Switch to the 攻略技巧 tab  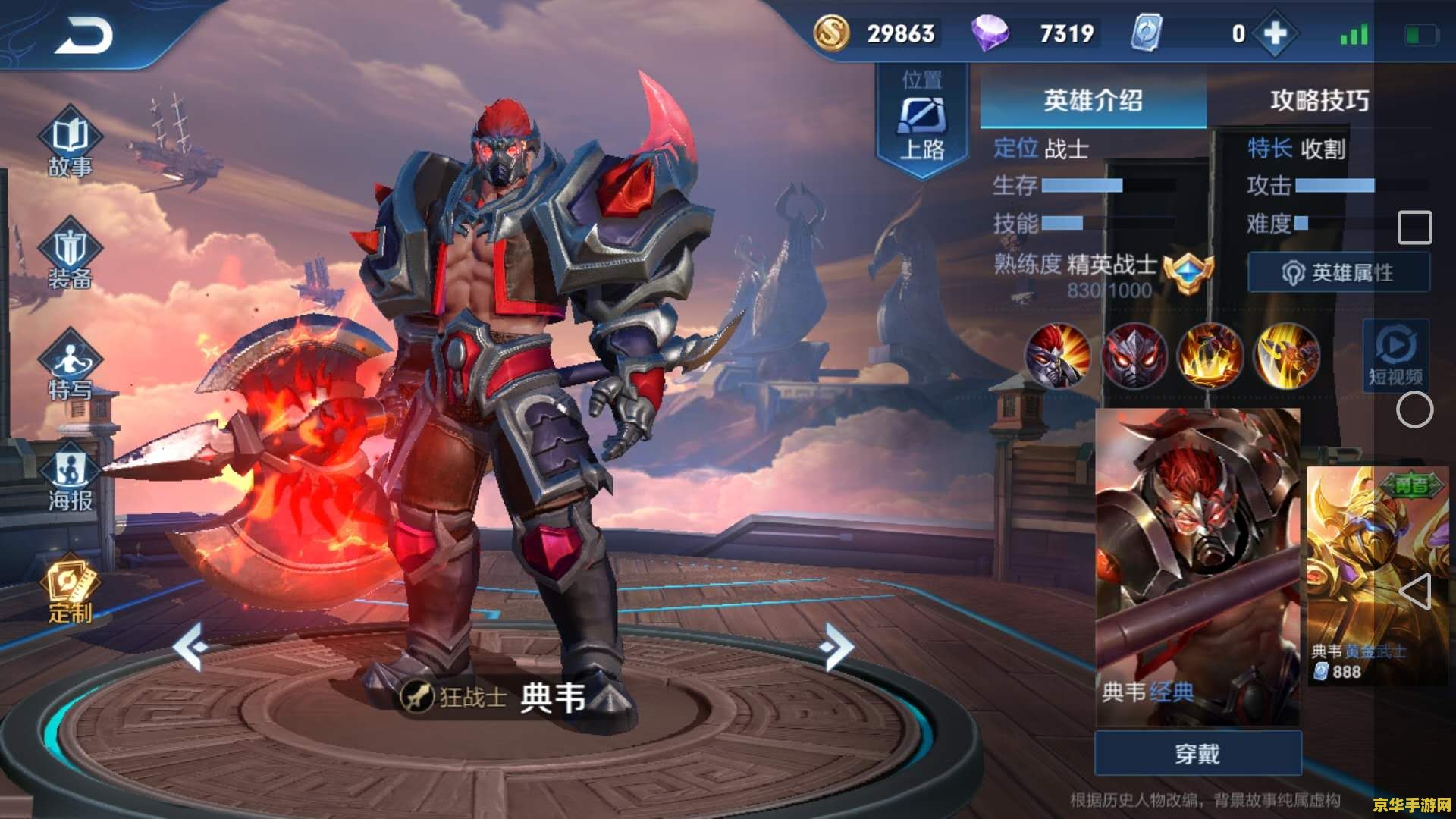coord(1319,100)
